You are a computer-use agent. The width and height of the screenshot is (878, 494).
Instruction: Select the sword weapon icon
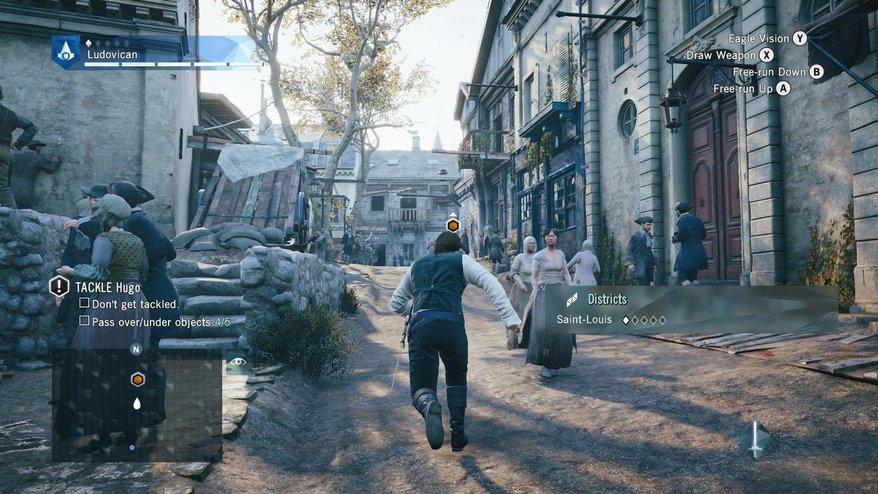tap(756, 439)
